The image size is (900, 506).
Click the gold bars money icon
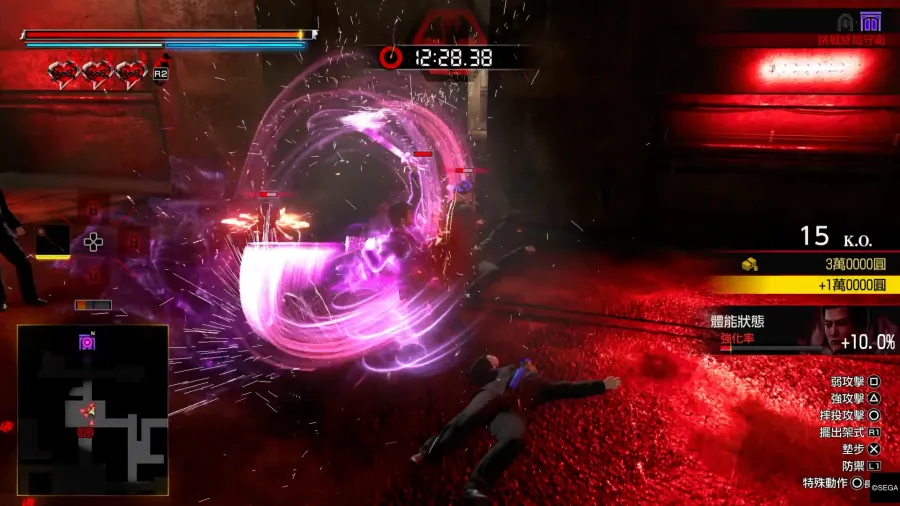749,264
